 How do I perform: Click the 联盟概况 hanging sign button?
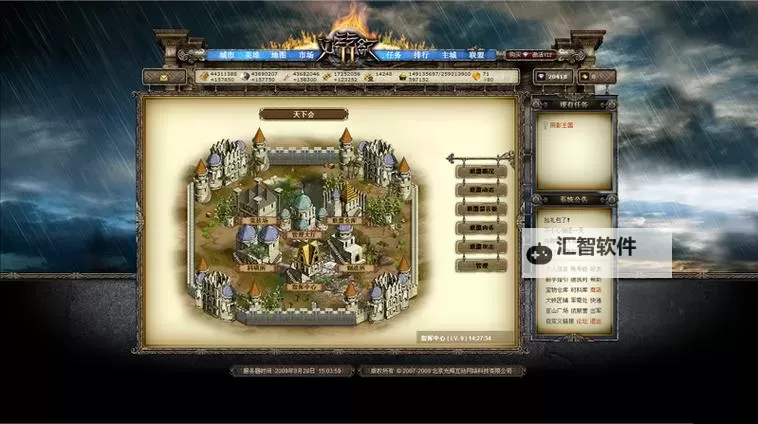click(x=481, y=172)
